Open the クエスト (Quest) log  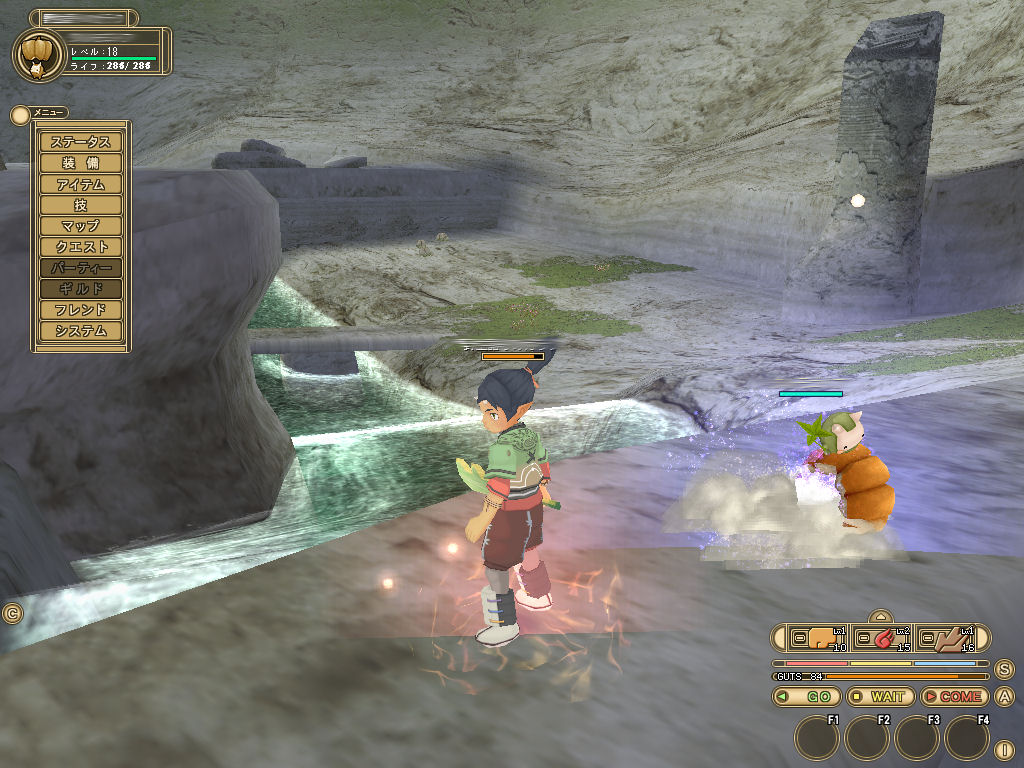[x=81, y=247]
